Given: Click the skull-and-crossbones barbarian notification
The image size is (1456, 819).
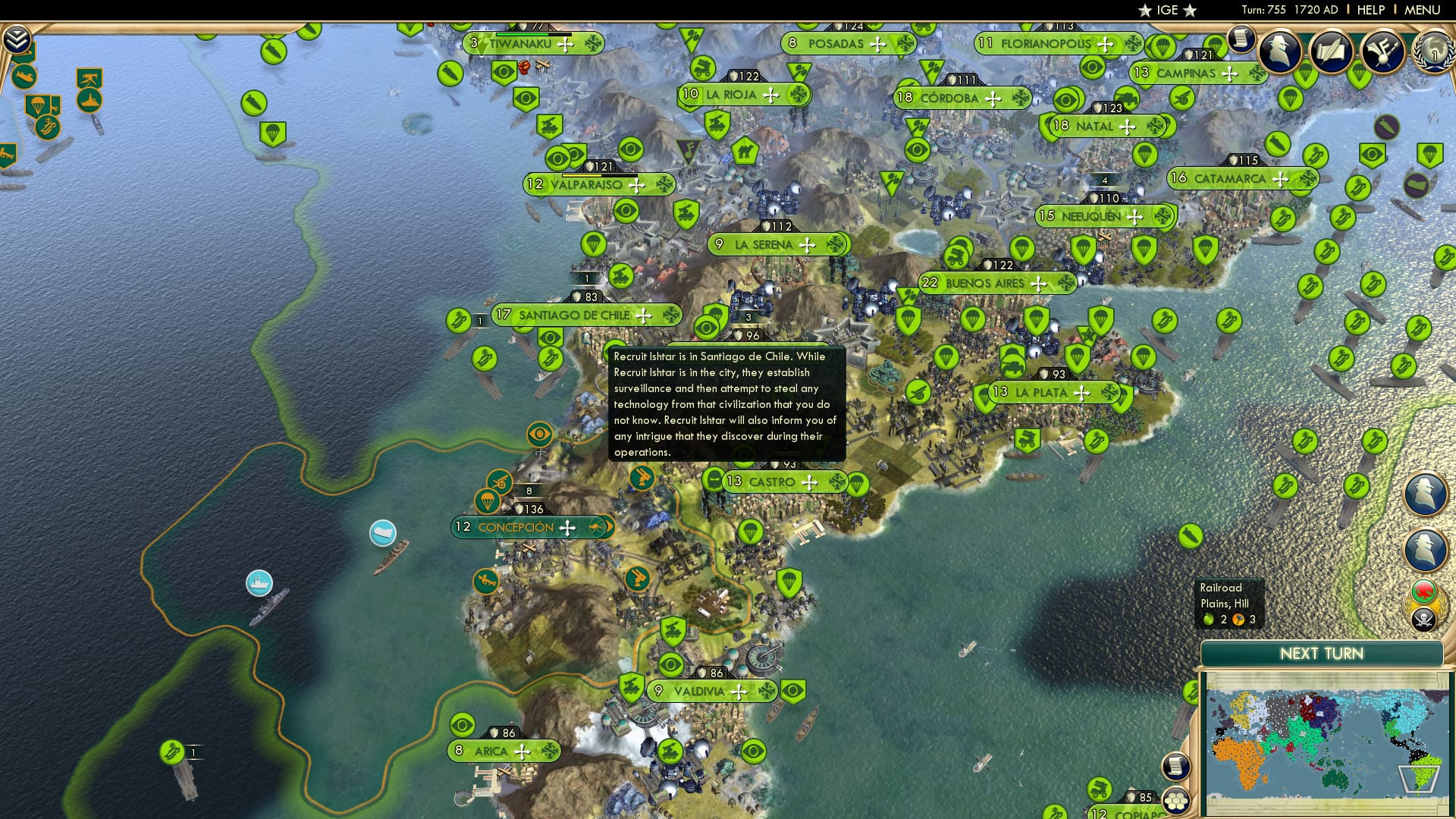Looking at the screenshot, I should (x=1424, y=618).
